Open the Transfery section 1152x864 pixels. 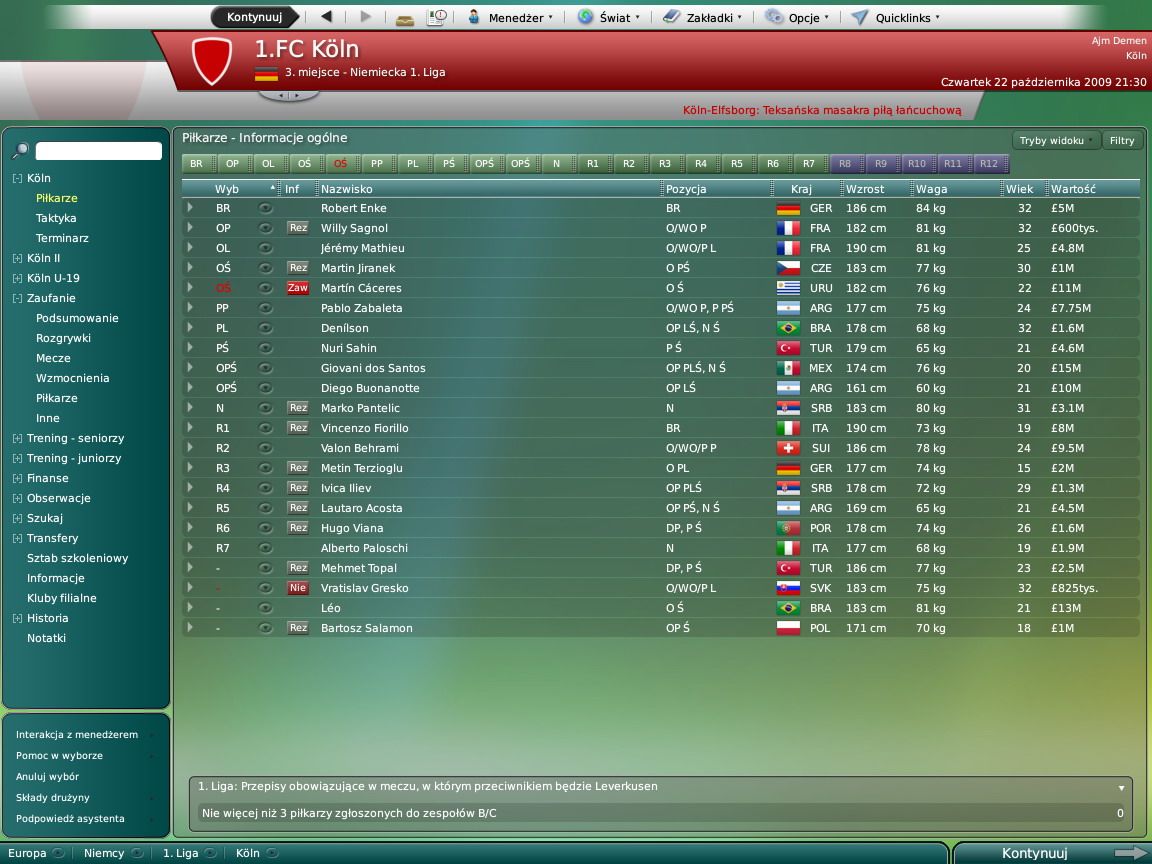pos(52,538)
